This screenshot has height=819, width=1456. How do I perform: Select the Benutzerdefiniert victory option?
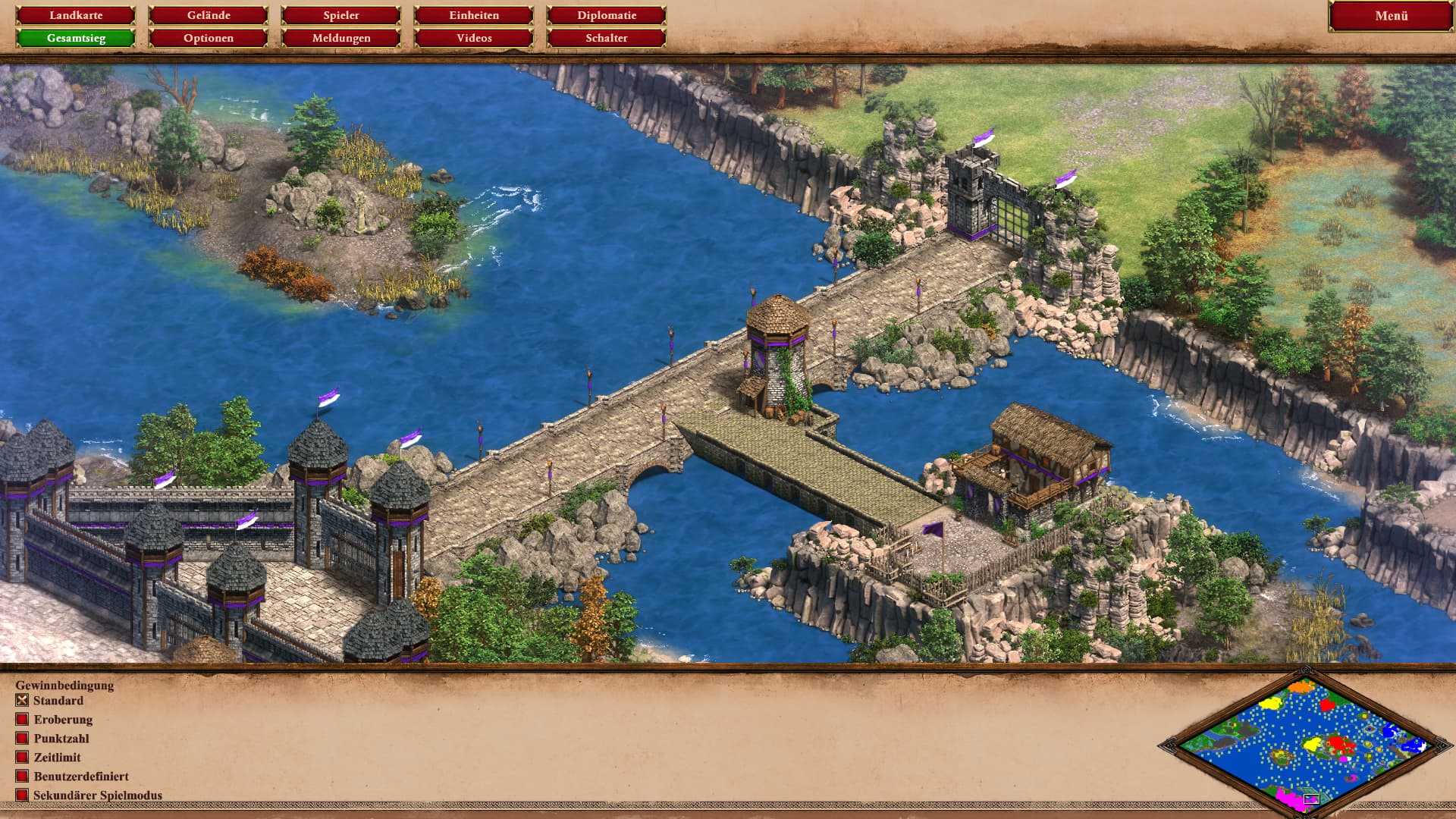tap(22, 777)
